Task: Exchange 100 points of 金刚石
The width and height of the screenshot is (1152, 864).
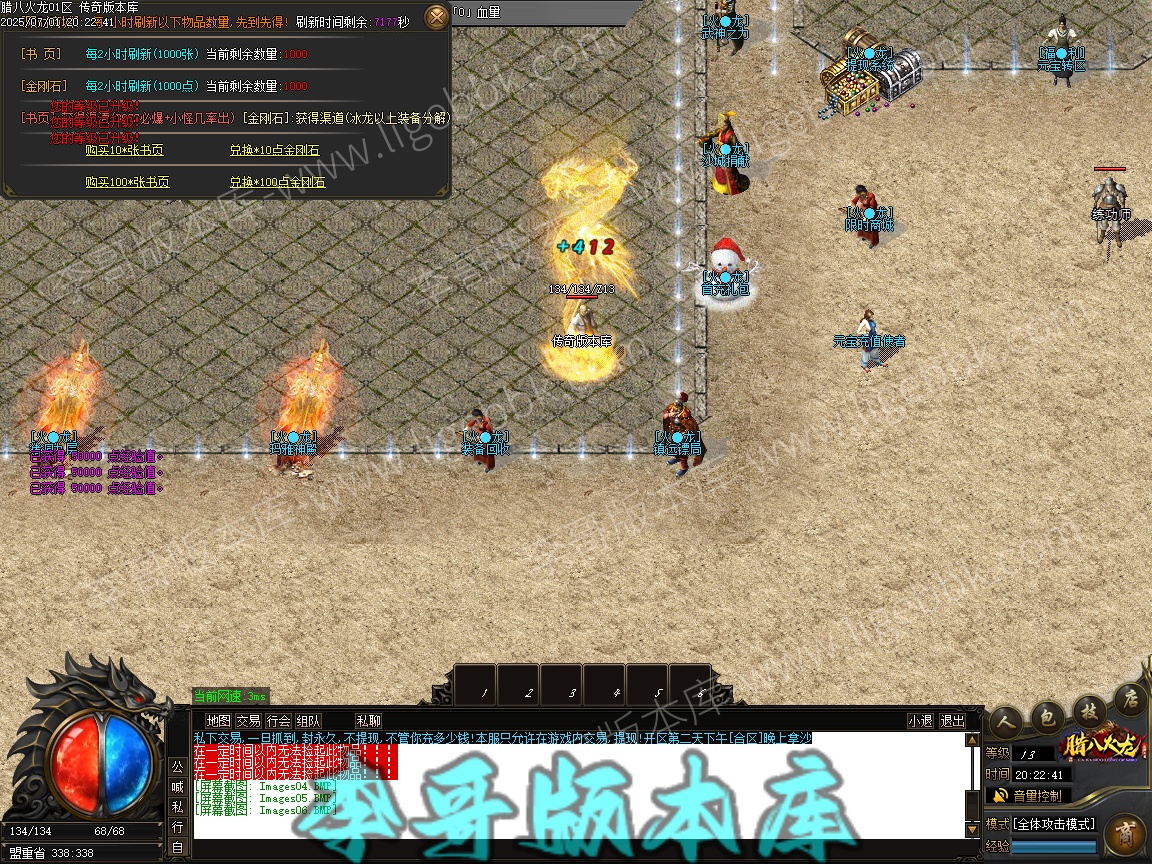Action: pyautogui.click(x=277, y=183)
